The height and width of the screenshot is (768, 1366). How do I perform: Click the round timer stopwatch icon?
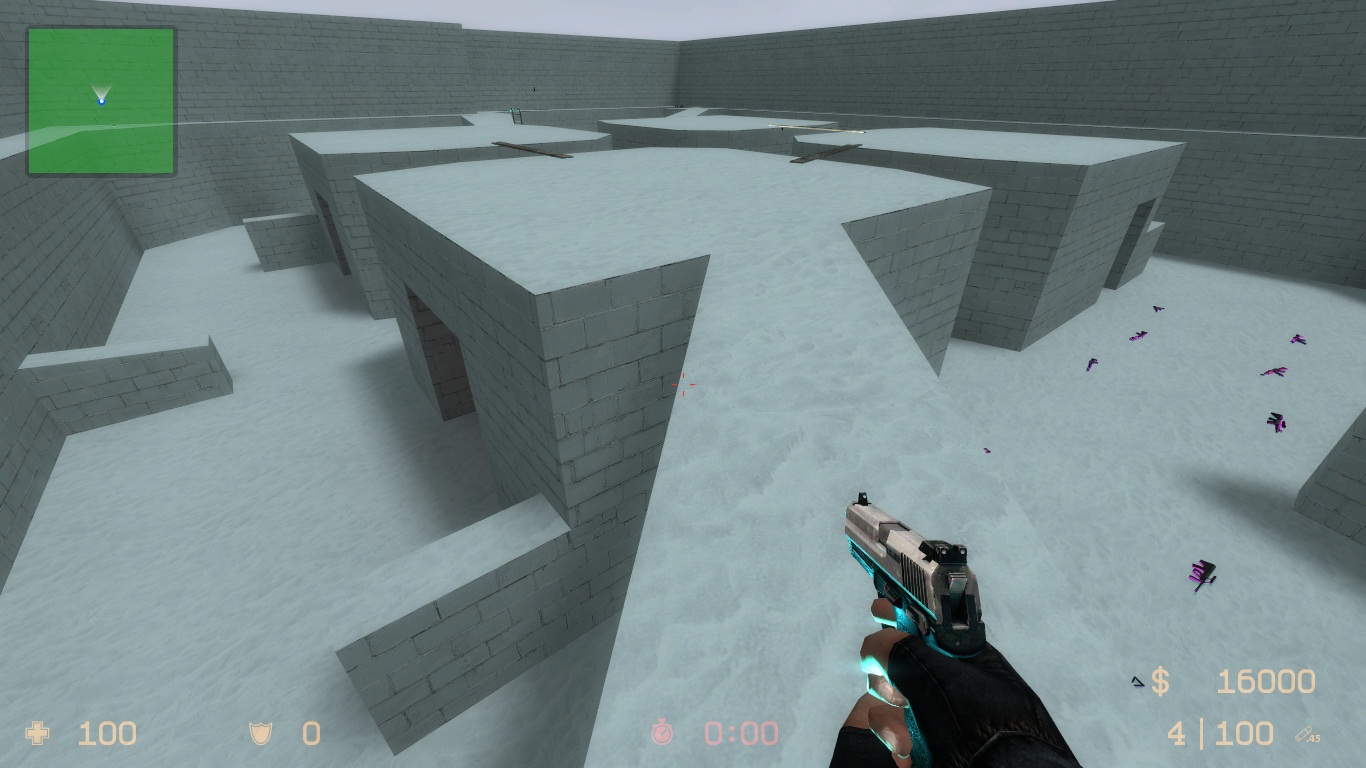point(660,734)
